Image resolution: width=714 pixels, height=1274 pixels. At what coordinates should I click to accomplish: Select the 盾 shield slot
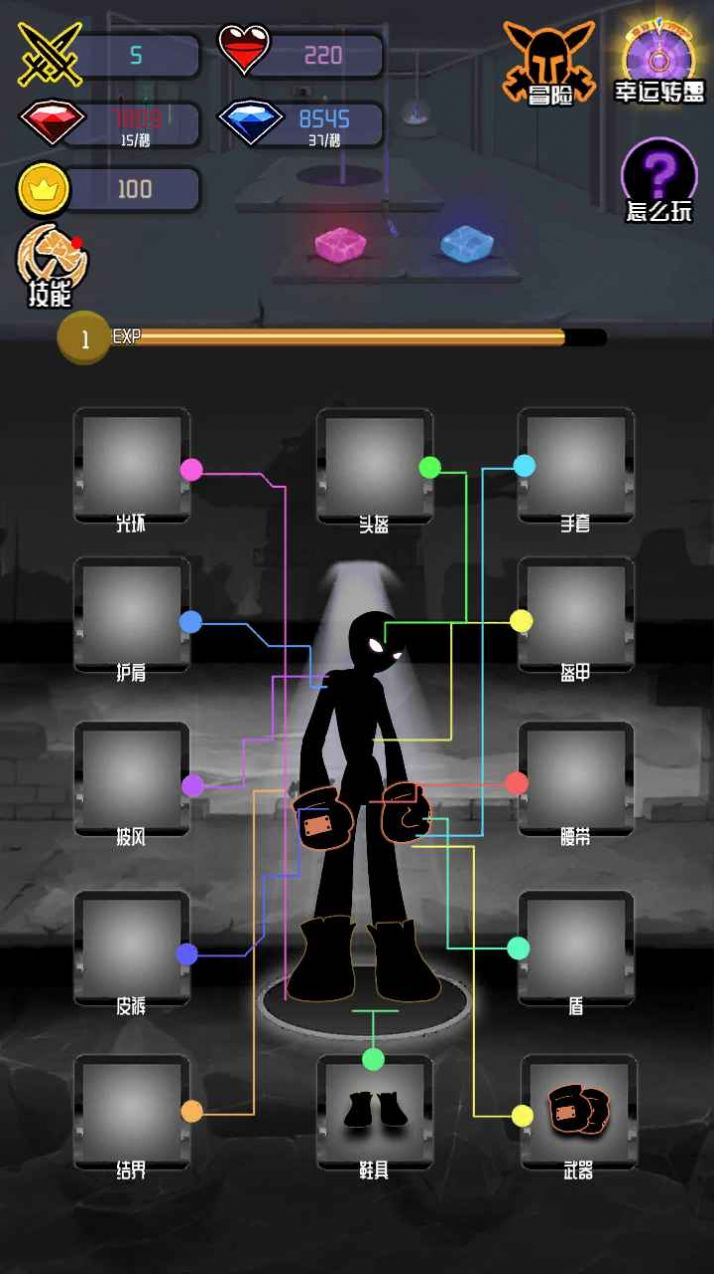[x=576, y=946]
